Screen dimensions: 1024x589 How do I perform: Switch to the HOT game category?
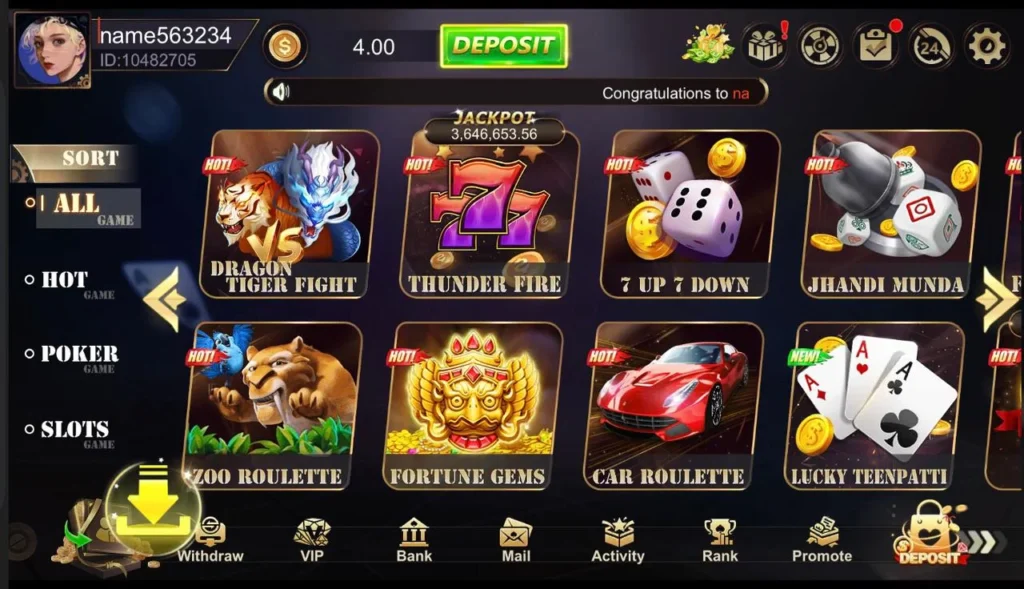(66, 281)
